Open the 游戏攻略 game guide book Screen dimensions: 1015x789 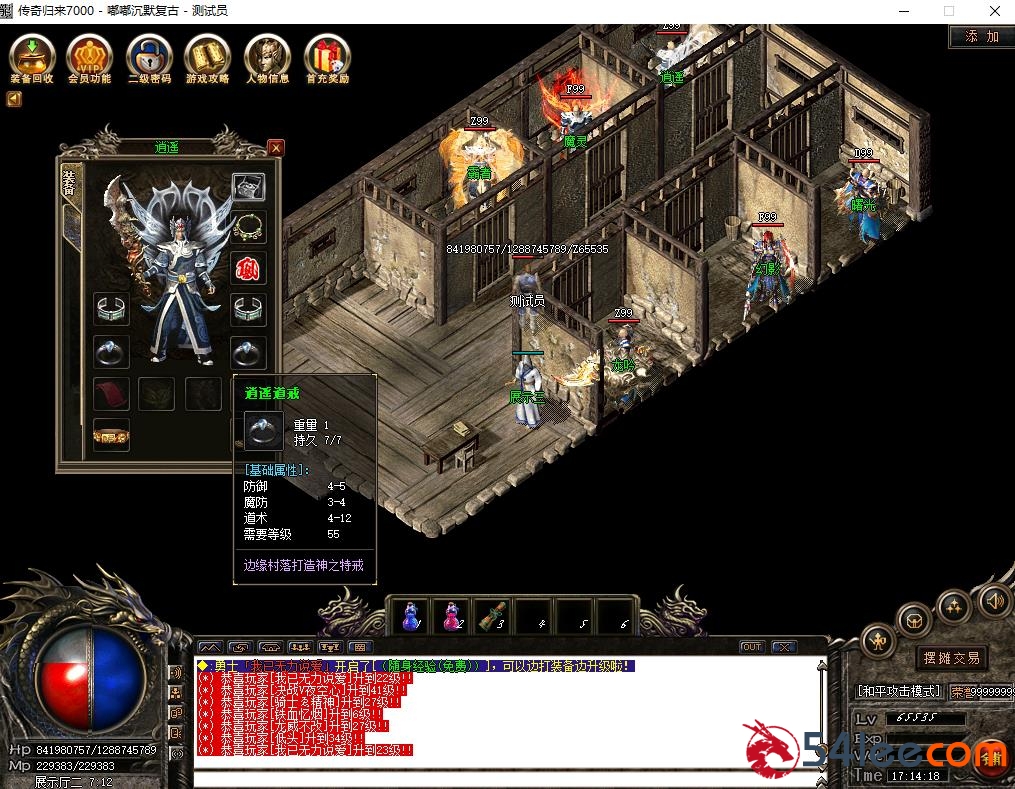(x=207, y=56)
